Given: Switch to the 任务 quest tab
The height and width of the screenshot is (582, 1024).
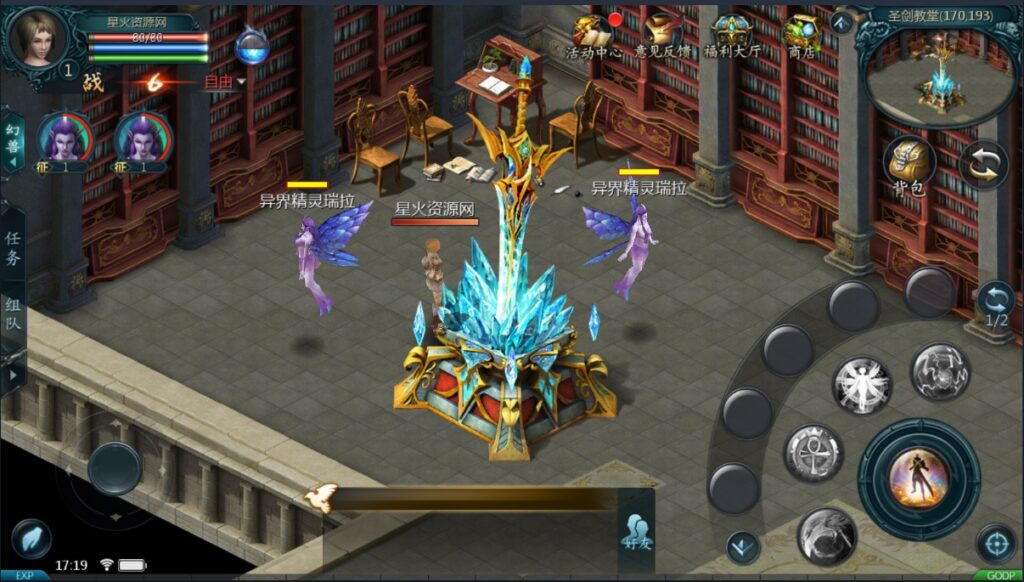Looking at the screenshot, I should pos(13,247).
